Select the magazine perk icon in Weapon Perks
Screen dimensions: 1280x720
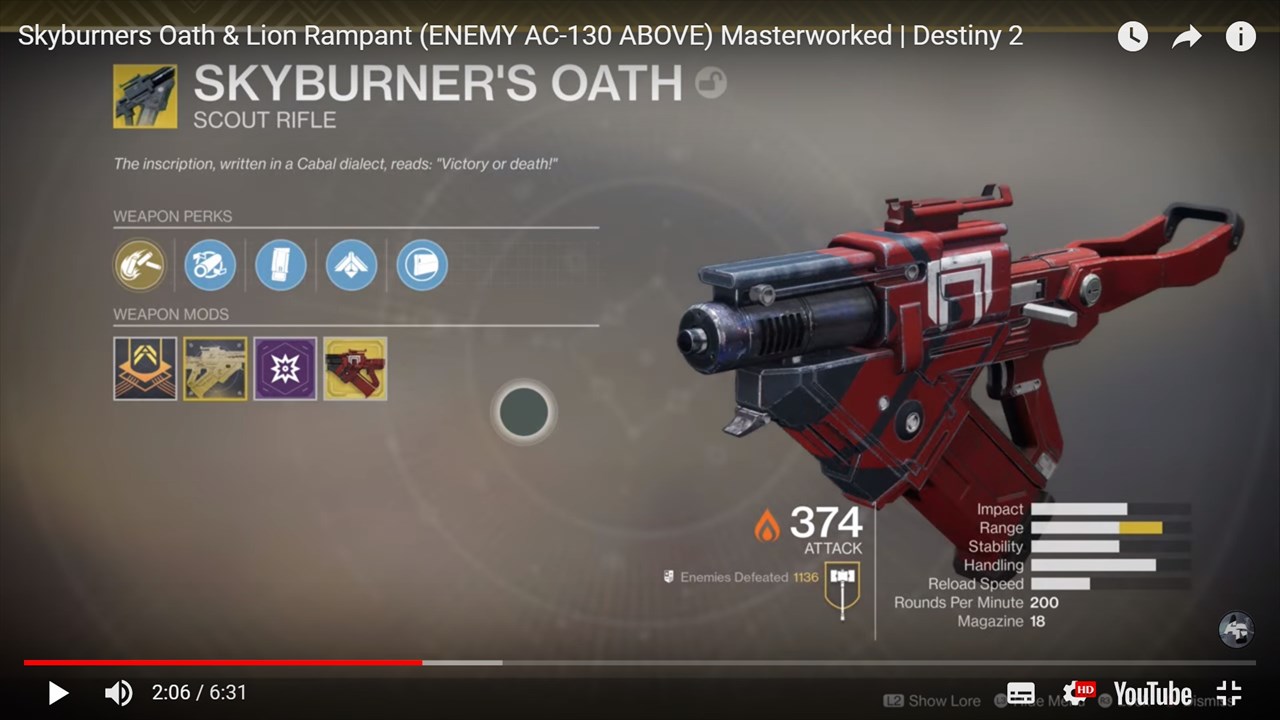tap(281, 265)
